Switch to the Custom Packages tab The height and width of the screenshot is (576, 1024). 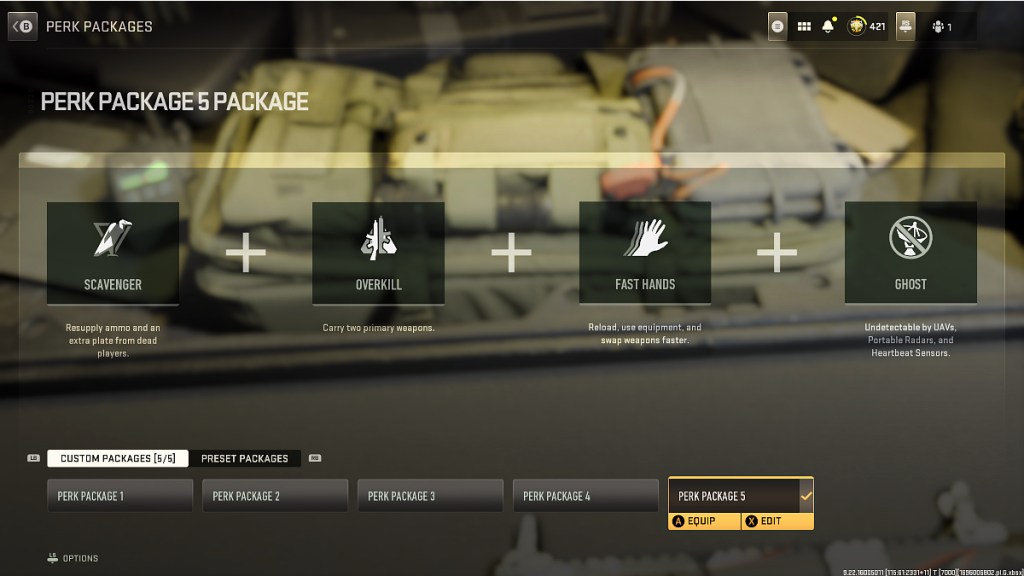[x=117, y=458]
